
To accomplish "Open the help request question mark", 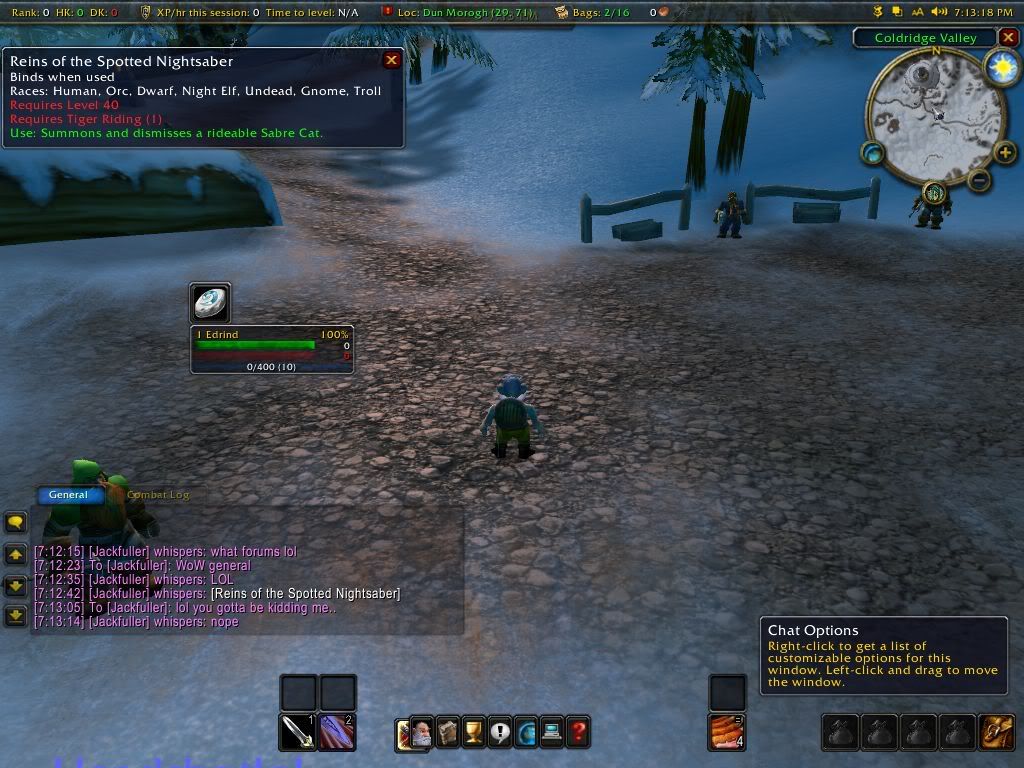I will click(x=578, y=732).
